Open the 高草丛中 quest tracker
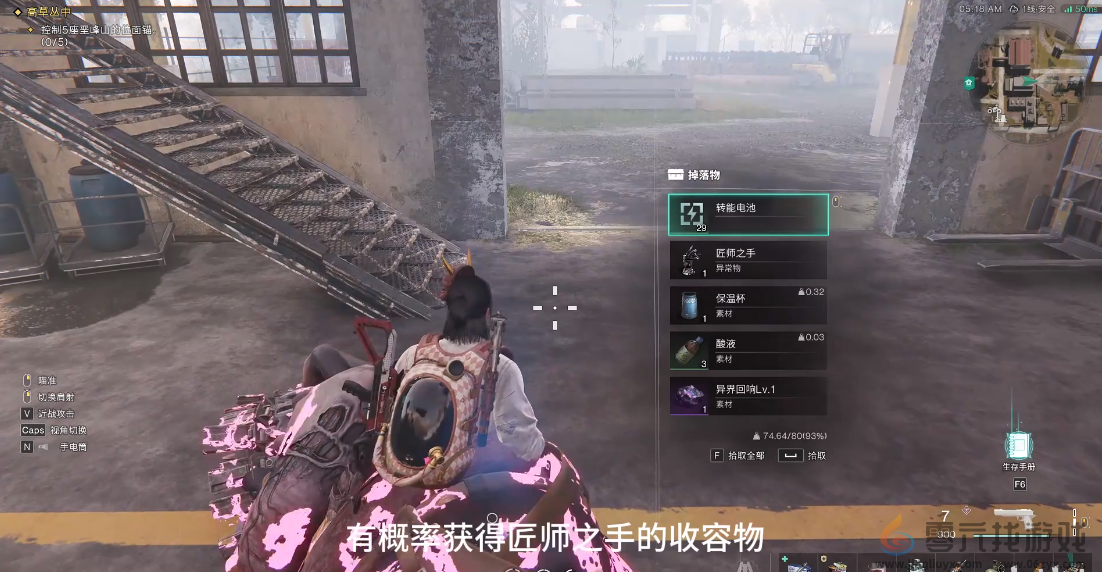 click(x=51, y=12)
